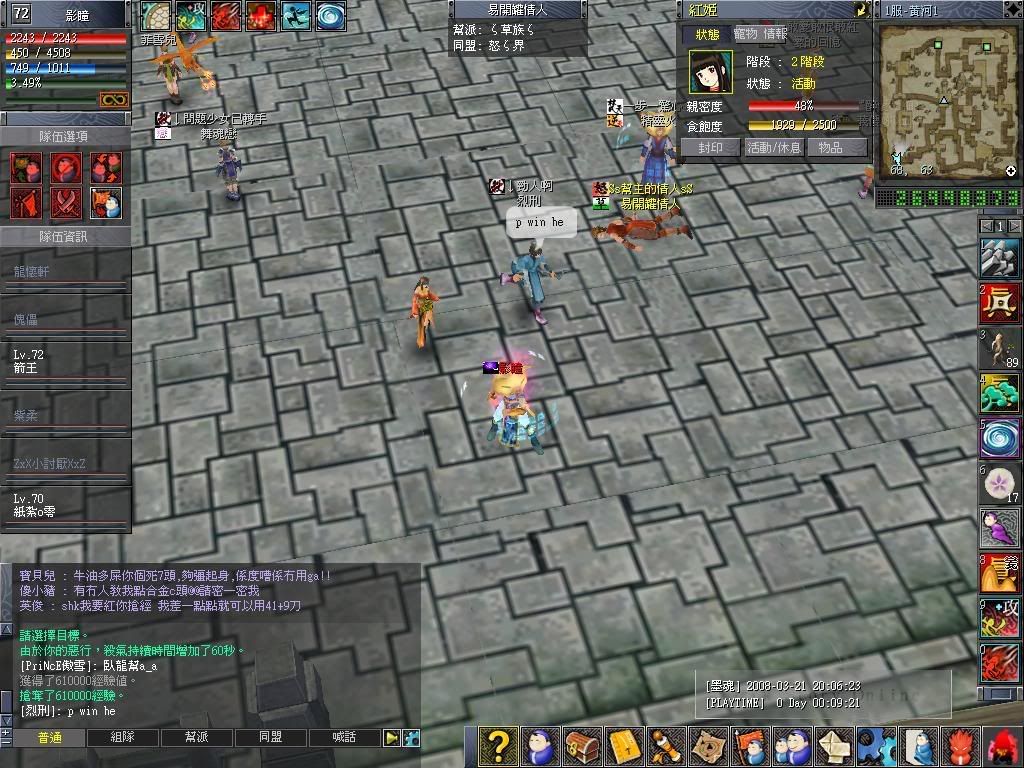Viewport: 1024px width, 768px height.
Task: Select the 狀態 tab in pet panel
Action: click(x=707, y=34)
